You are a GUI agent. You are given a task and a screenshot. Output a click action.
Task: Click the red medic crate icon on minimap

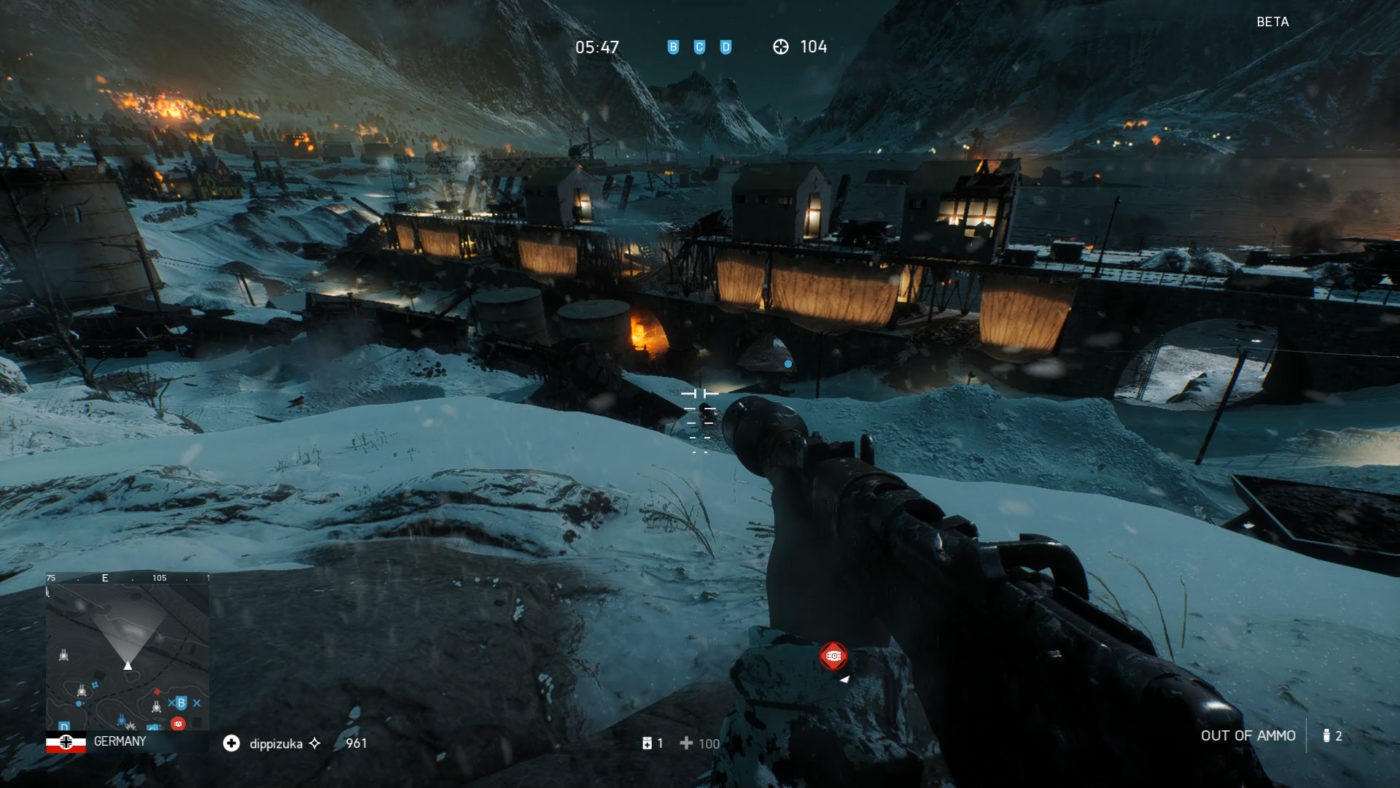pos(178,724)
